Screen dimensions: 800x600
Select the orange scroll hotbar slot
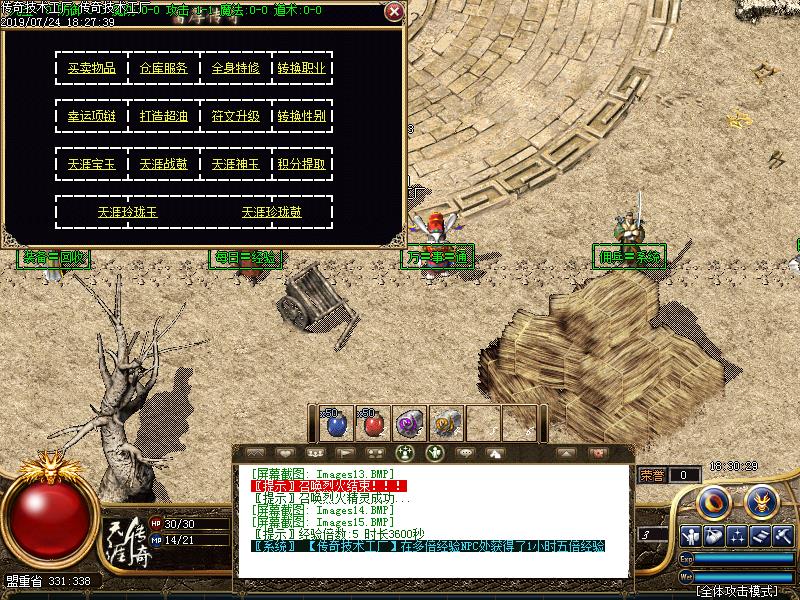(x=445, y=424)
